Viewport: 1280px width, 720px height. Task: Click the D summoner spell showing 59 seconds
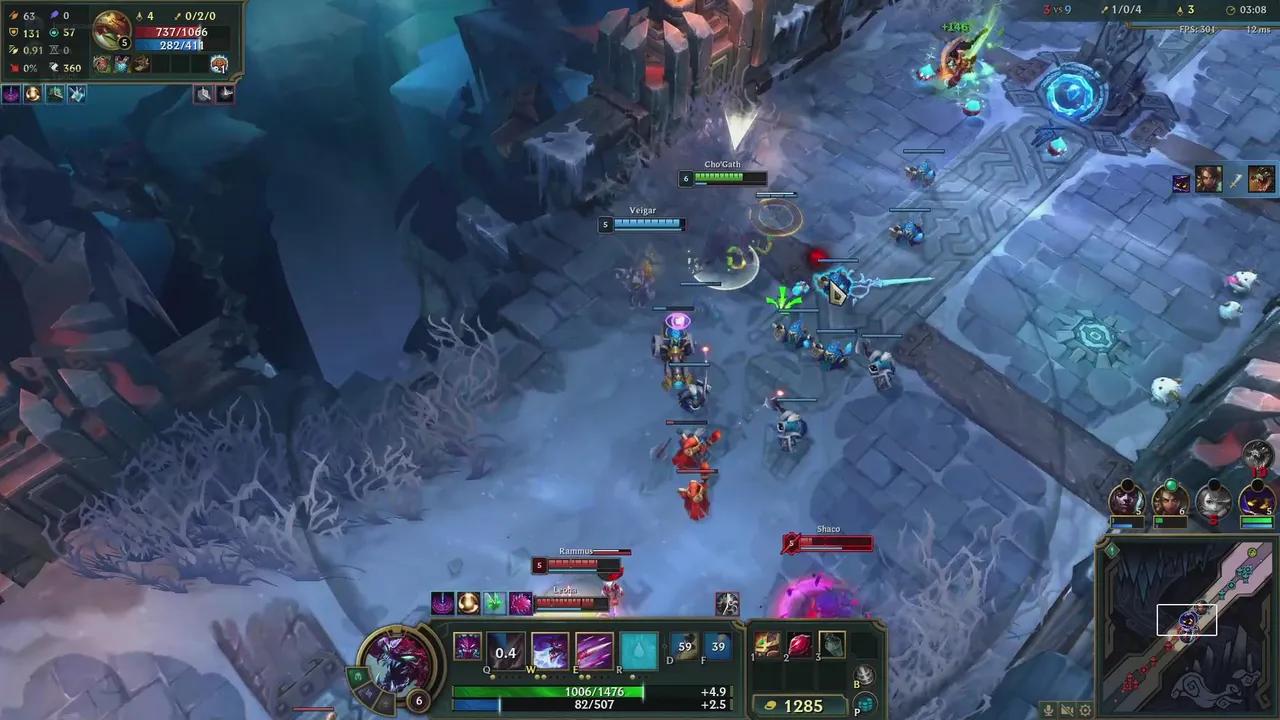(x=686, y=648)
